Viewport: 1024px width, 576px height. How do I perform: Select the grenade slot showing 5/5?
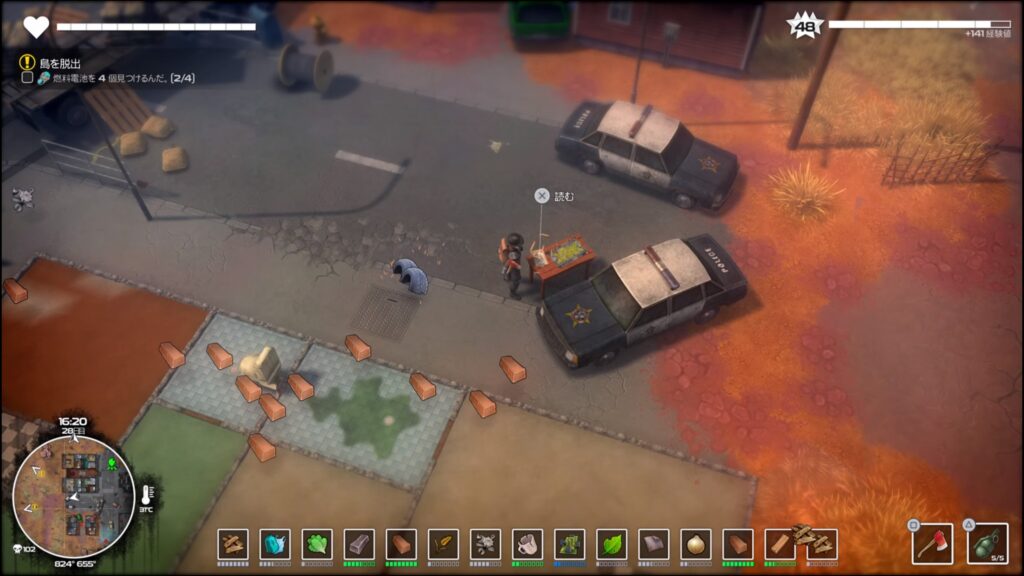(986, 543)
